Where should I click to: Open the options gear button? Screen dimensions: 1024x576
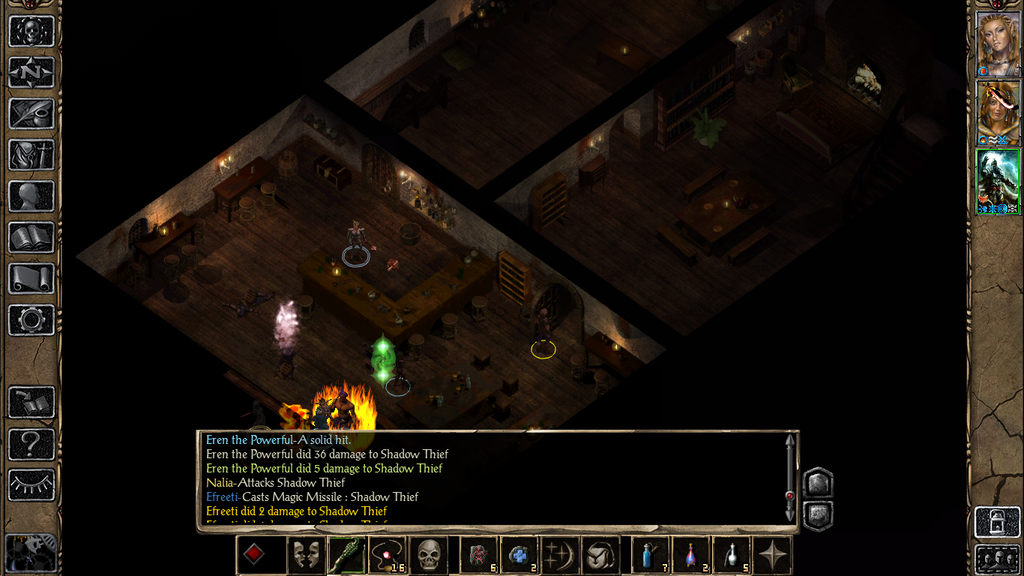click(x=31, y=320)
